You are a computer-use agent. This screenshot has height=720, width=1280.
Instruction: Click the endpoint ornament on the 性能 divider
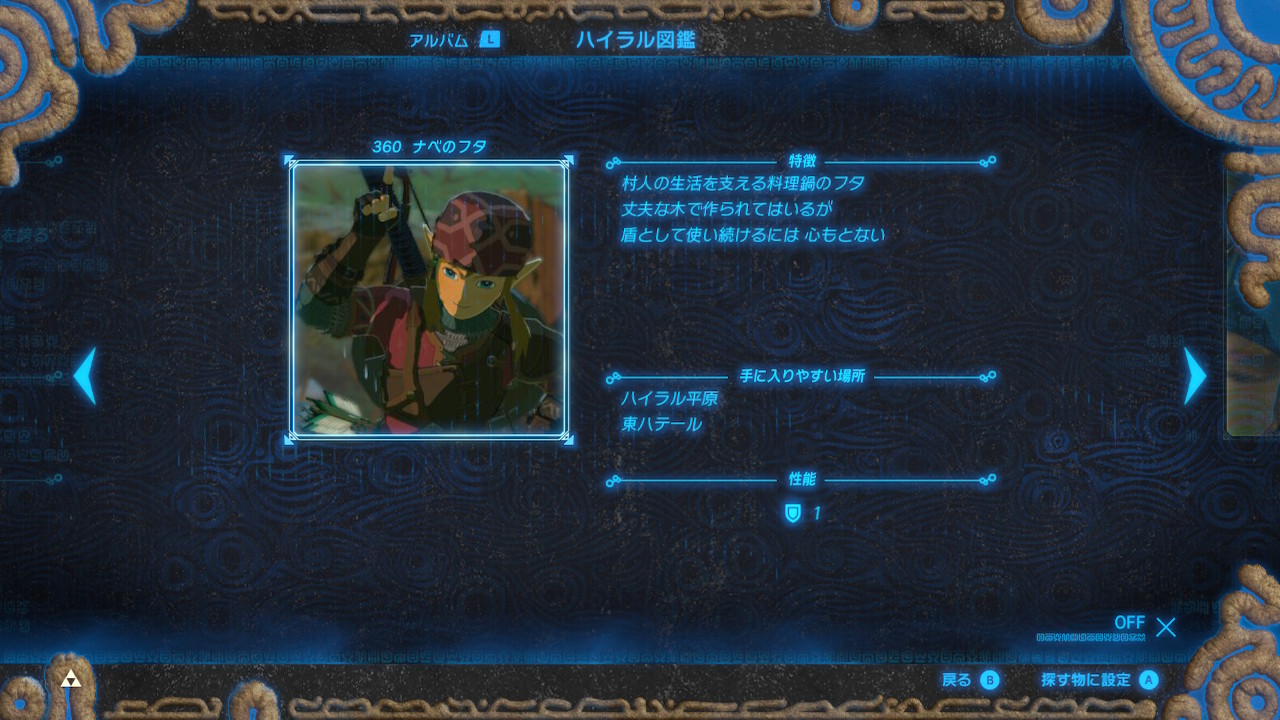pyautogui.click(x=993, y=479)
